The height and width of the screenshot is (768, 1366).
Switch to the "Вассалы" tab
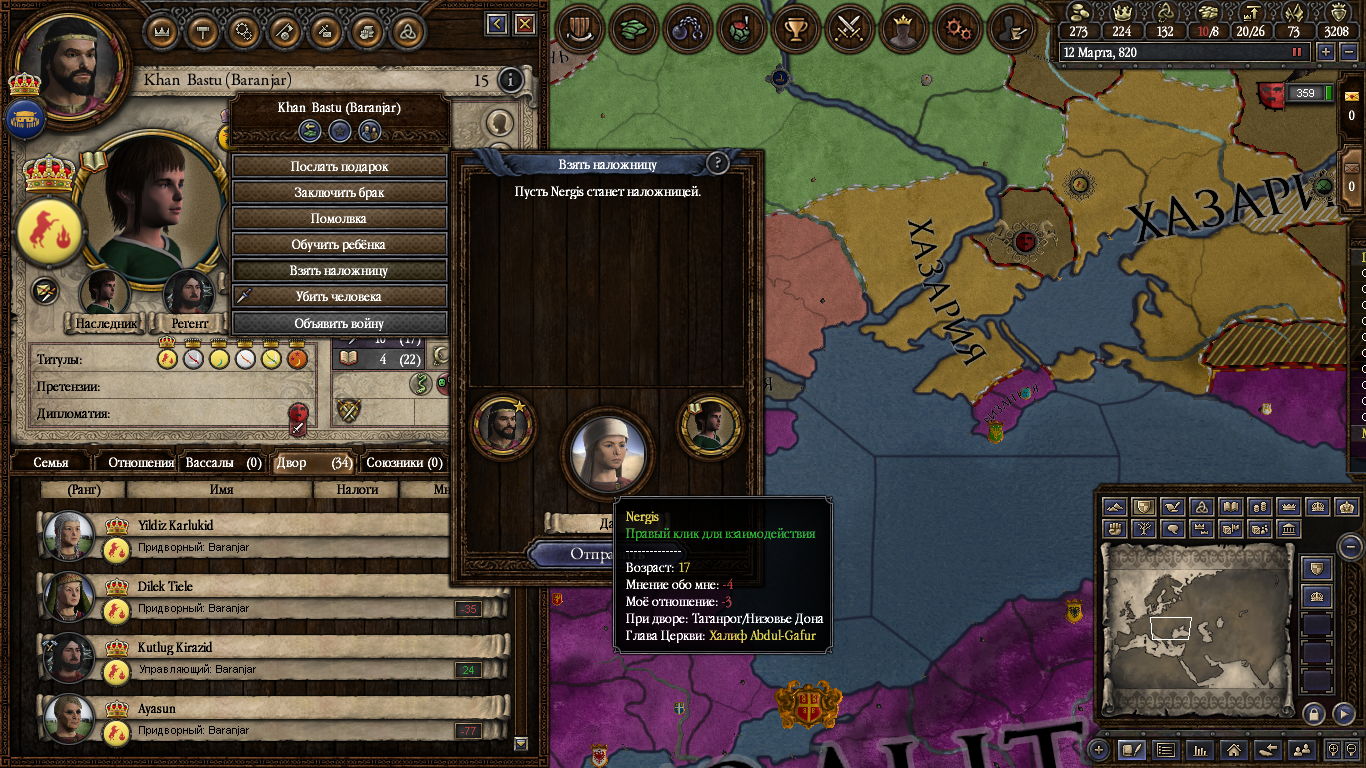pyautogui.click(x=223, y=463)
